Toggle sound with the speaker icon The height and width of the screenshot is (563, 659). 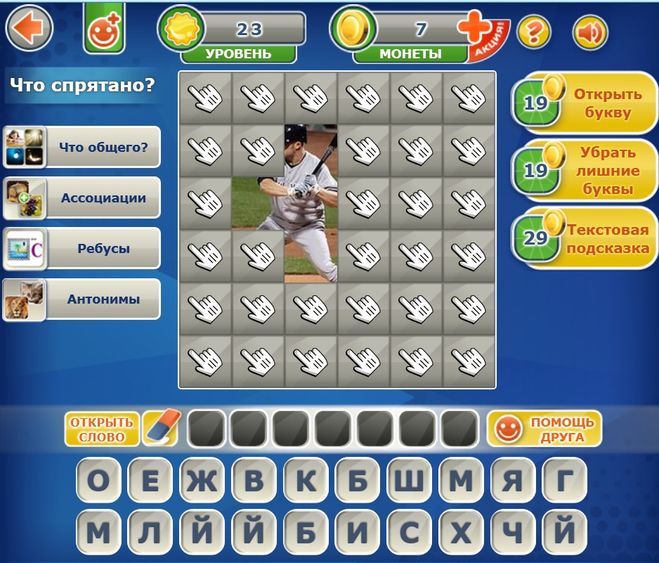pyautogui.click(x=590, y=32)
